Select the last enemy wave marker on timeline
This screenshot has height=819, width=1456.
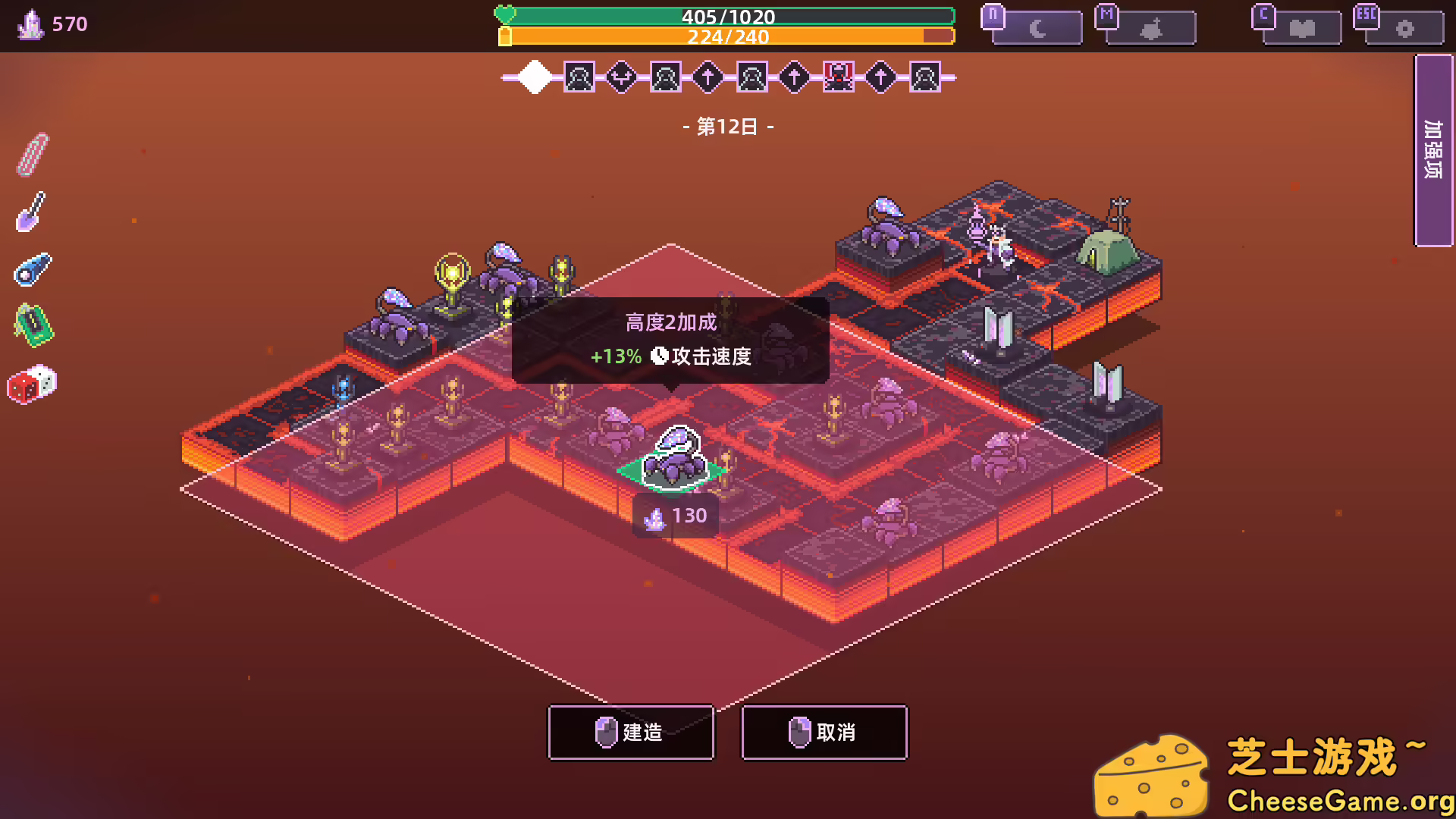(924, 77)
